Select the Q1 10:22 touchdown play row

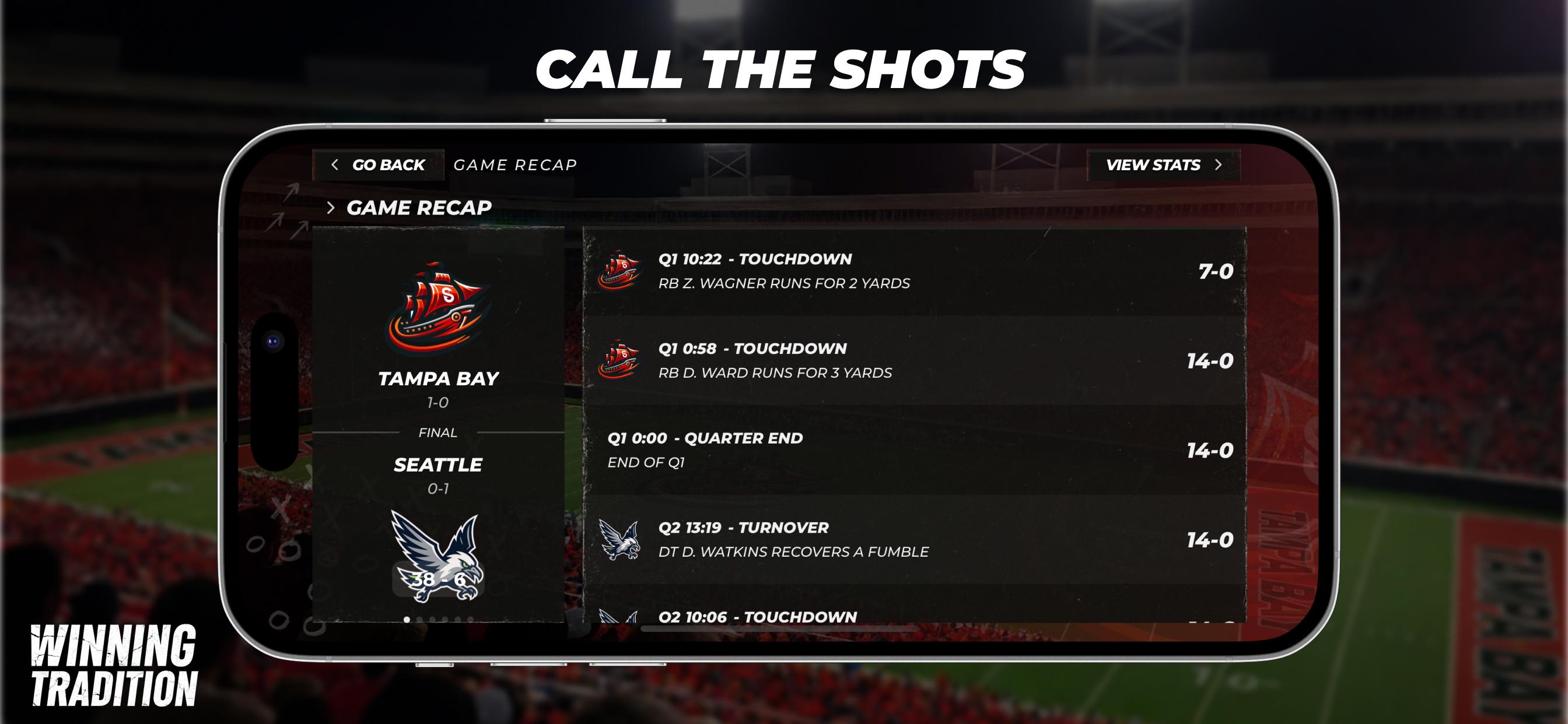[914, 271]
